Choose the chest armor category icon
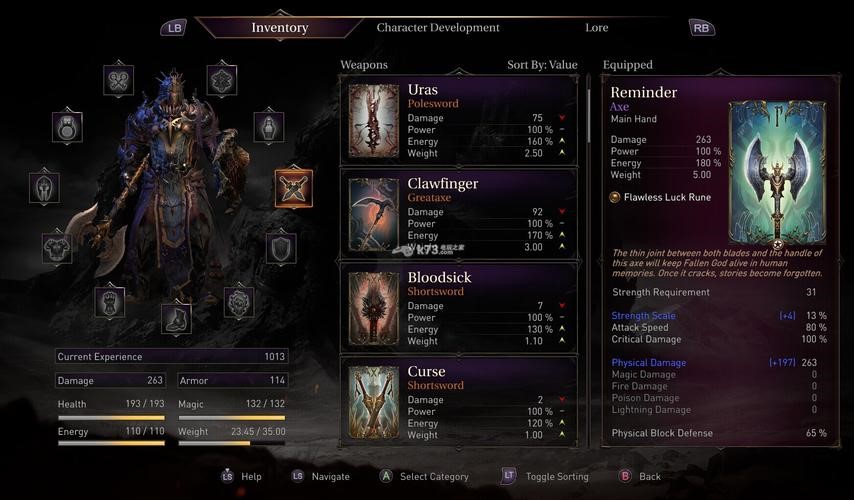854x500 pixels. pos(56,247)
